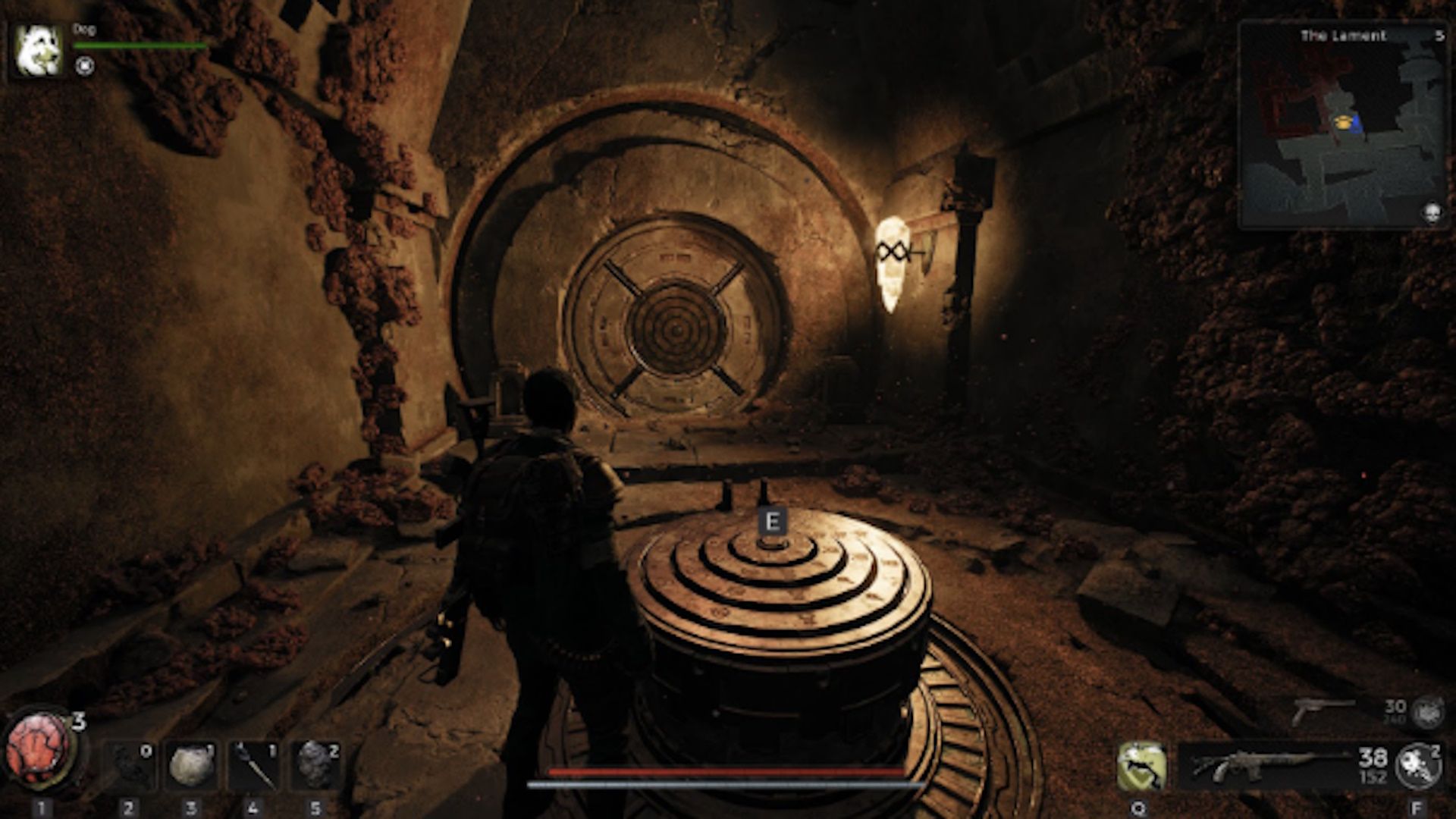Click the mutator skull icon beside ammo count 30
The height and width of the screenshot is (819, 1456).
(x=1430, y=712)
